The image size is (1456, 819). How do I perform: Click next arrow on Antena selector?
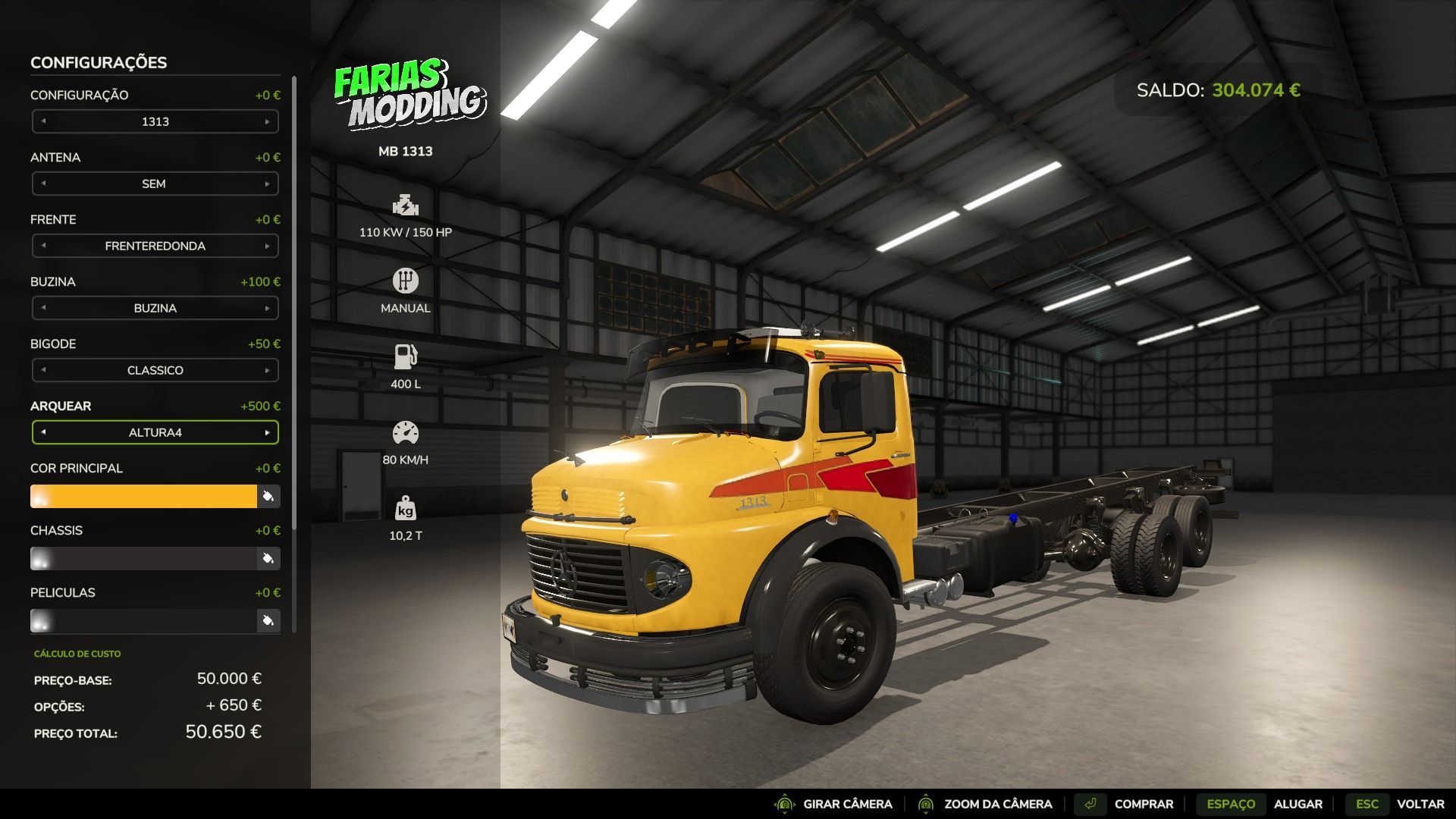click(x=267, y=184)
